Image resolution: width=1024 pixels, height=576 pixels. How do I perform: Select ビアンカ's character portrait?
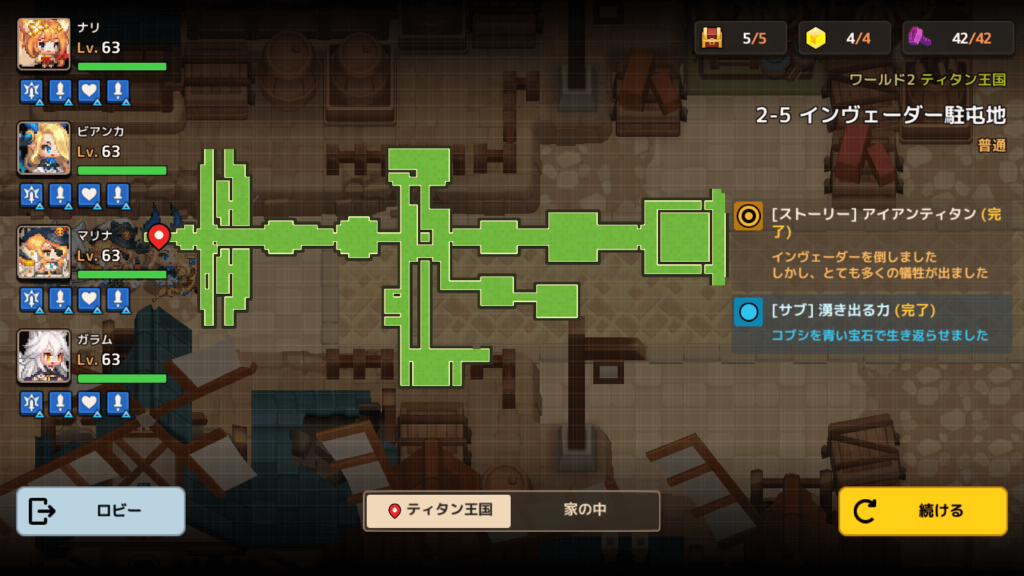[44, 148]
